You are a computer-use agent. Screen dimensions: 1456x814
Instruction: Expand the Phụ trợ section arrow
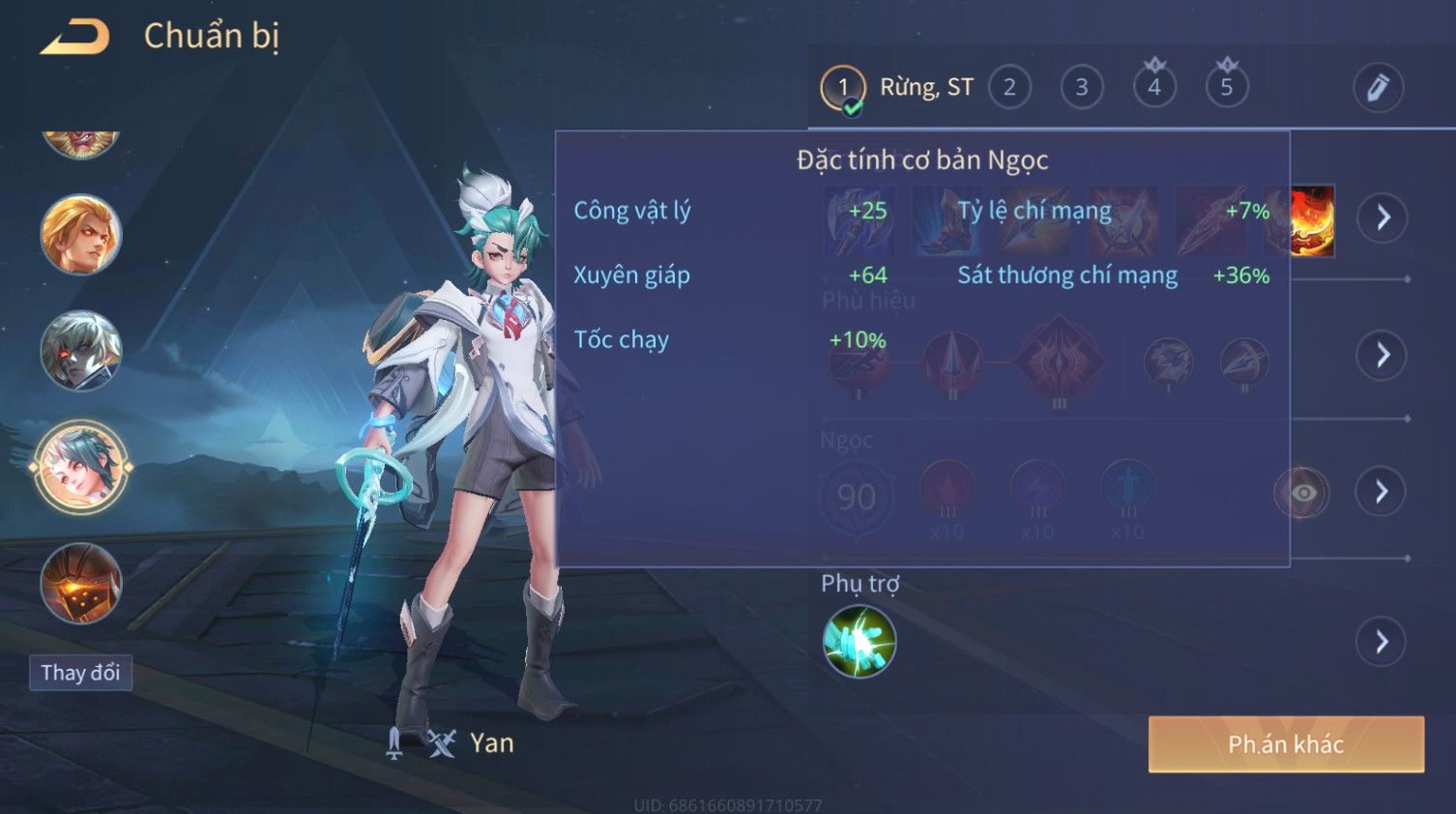coord(1382,641)
